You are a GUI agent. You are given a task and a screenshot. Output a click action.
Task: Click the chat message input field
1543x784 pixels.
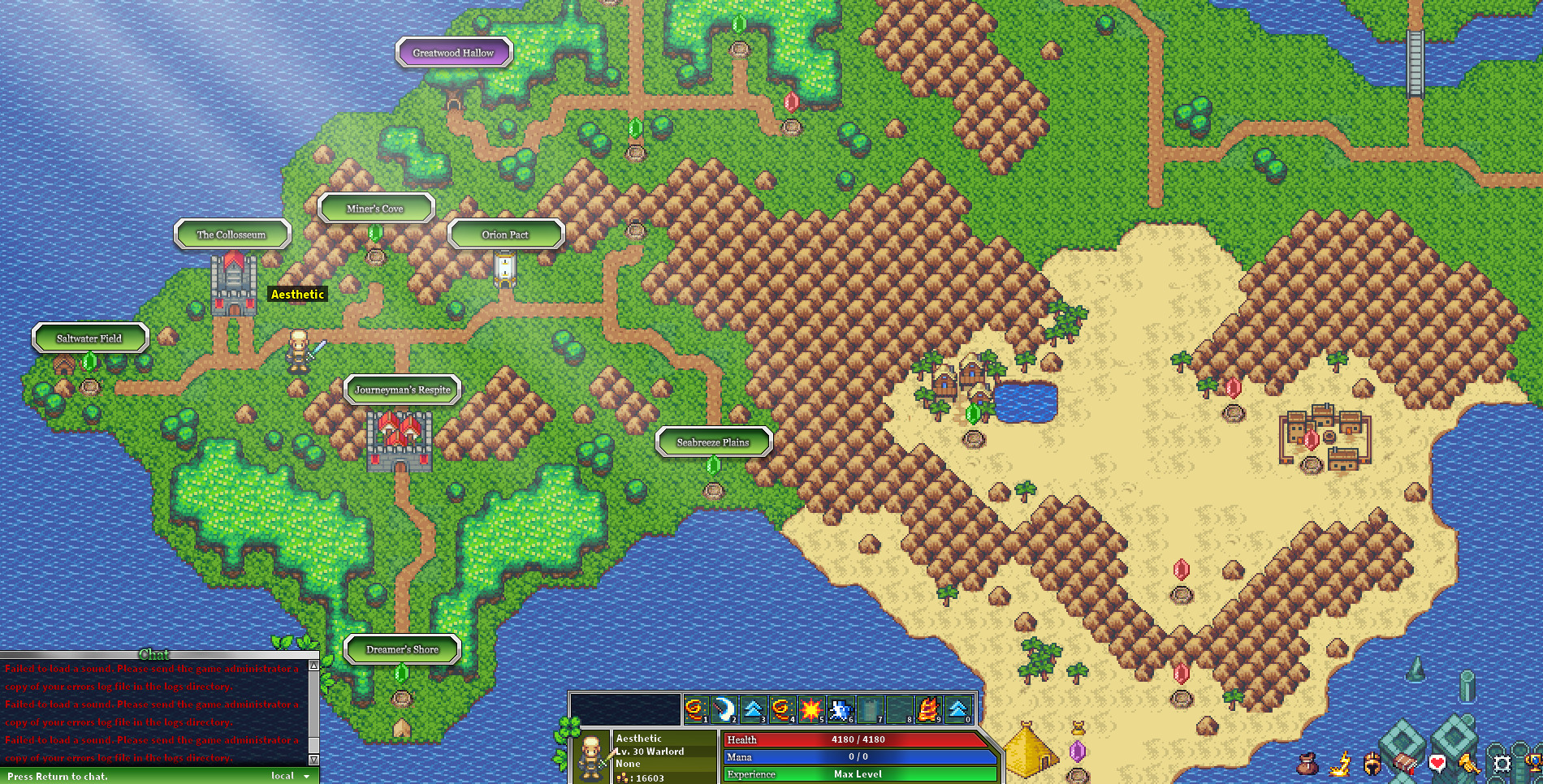pyautogui.click(x=130, y=776)
